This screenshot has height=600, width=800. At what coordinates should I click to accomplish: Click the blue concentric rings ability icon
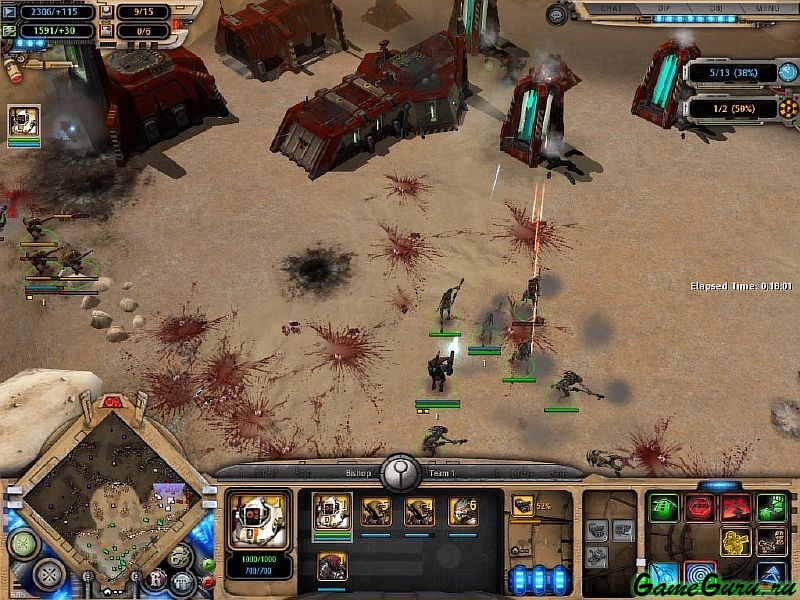pos(700,576)
